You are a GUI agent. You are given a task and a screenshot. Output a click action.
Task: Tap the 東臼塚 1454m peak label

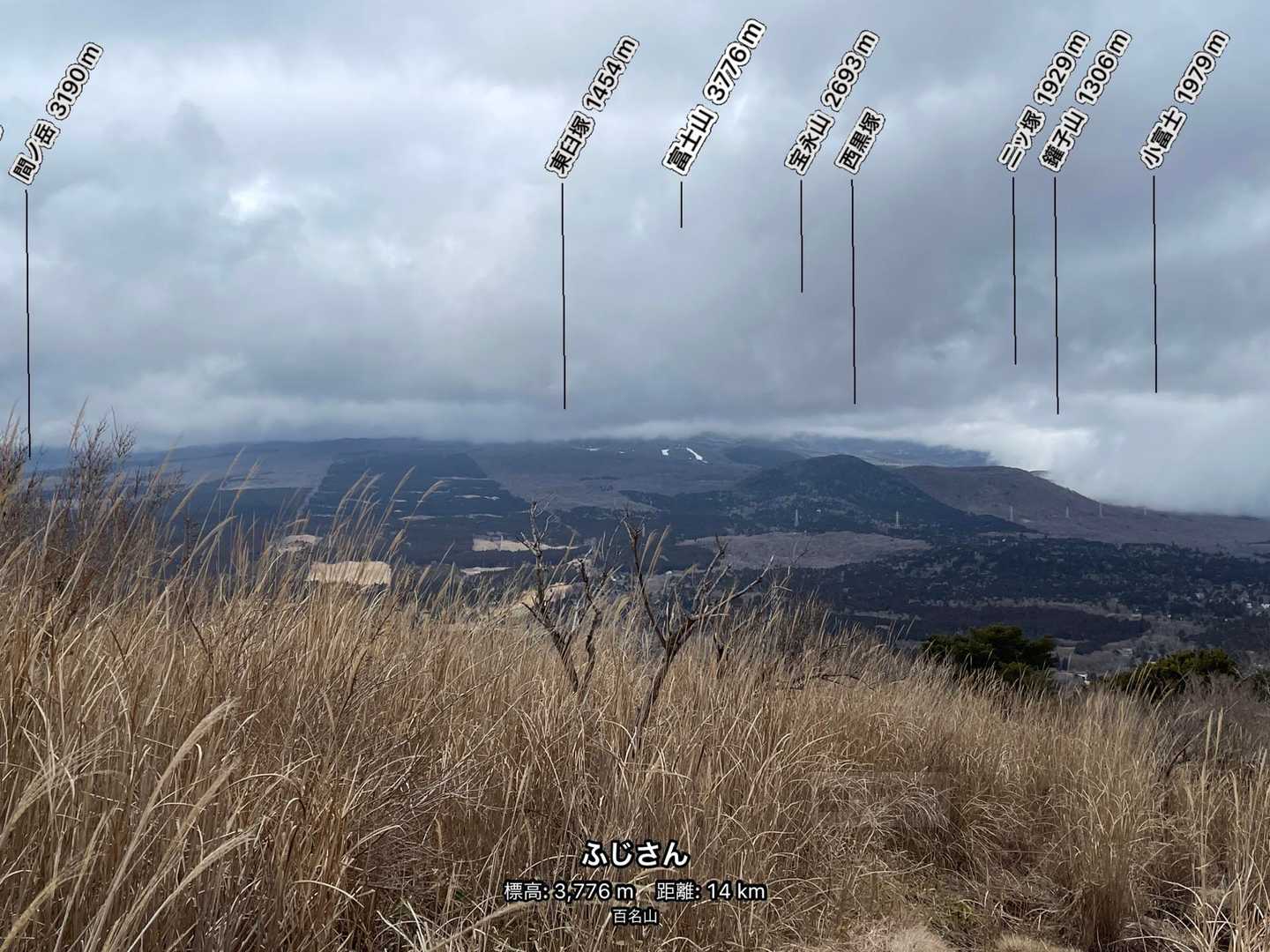[593, 109]
